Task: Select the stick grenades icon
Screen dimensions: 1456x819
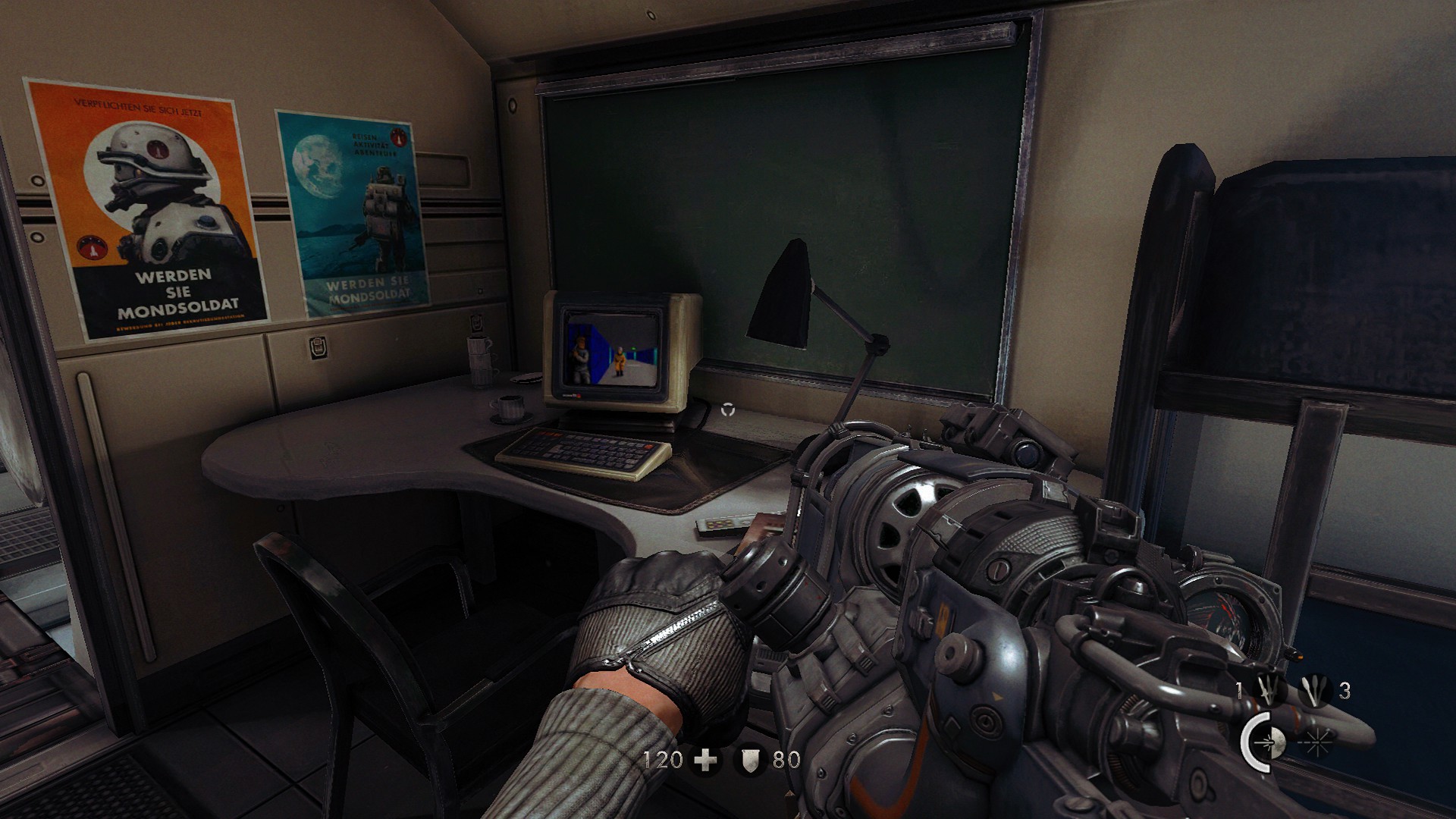Action: tap(1315, 692)
